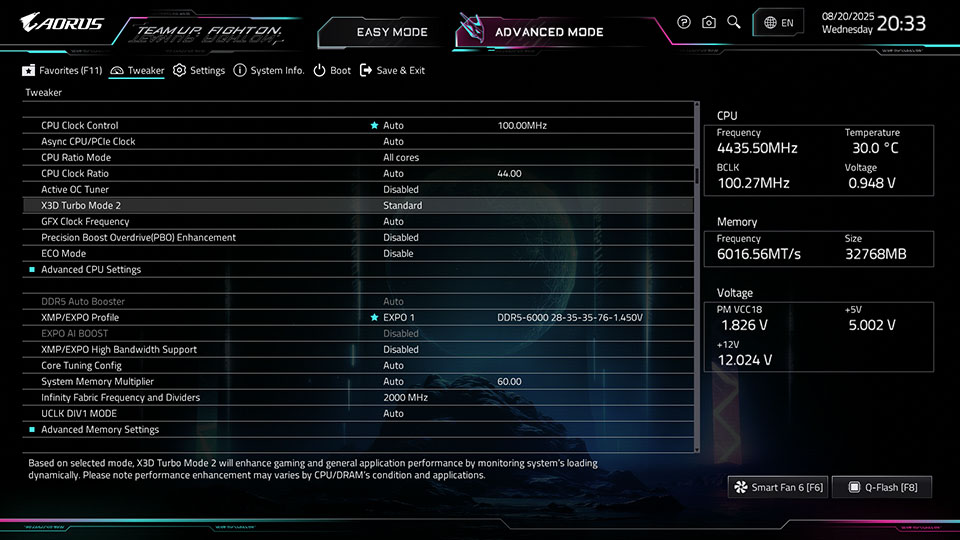Open the Favorites (F11) tab
This screenshot has width=960, height=540.
point(63,71)
